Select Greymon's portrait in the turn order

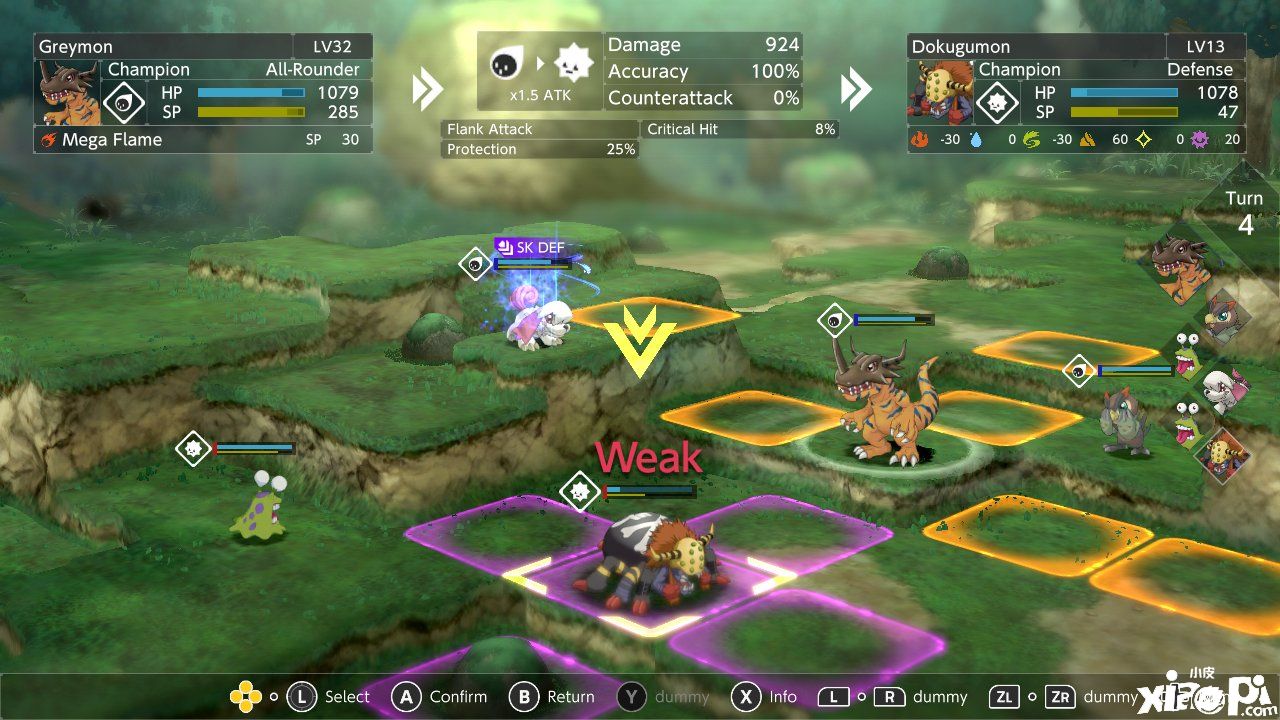[1180, 265]
